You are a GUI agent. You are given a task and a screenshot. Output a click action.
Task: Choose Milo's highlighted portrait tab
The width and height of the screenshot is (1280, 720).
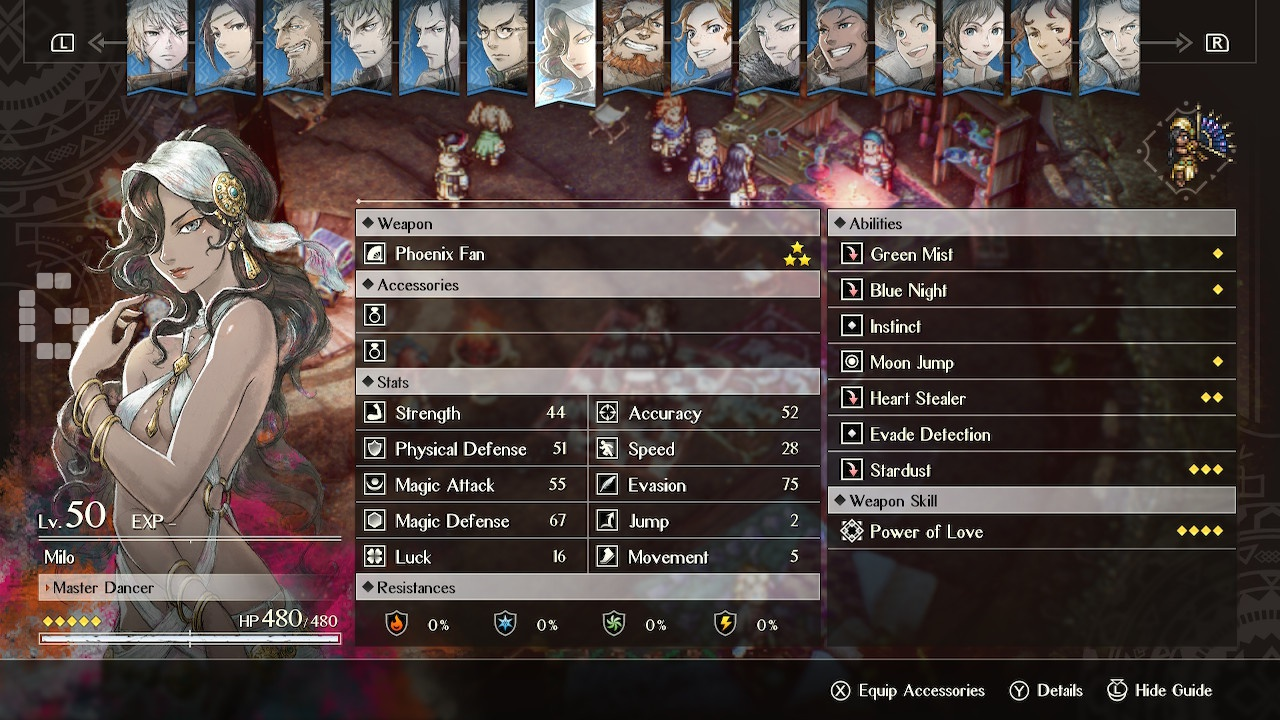coord(565,50)
